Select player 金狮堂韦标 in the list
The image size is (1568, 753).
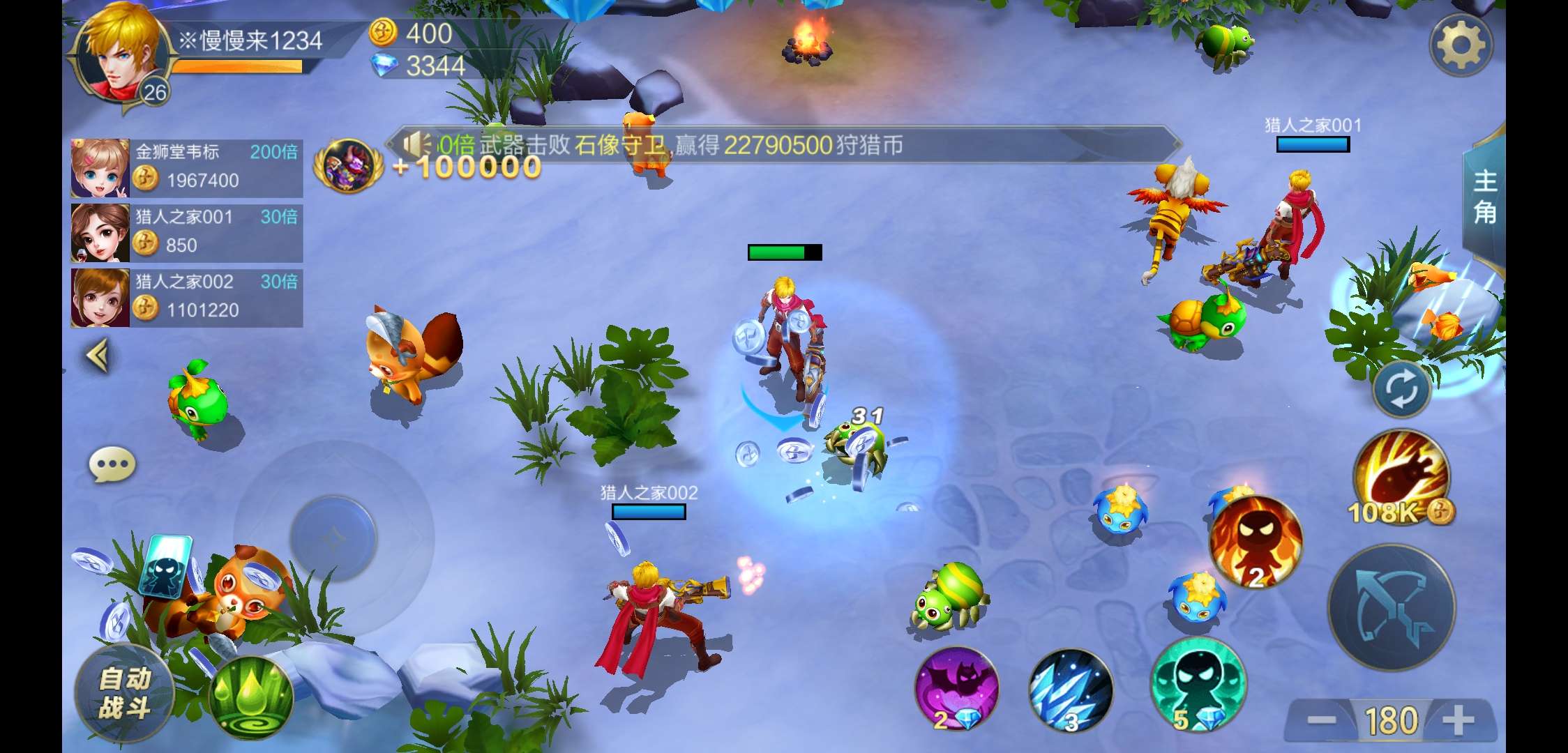(x=186, y=168)
